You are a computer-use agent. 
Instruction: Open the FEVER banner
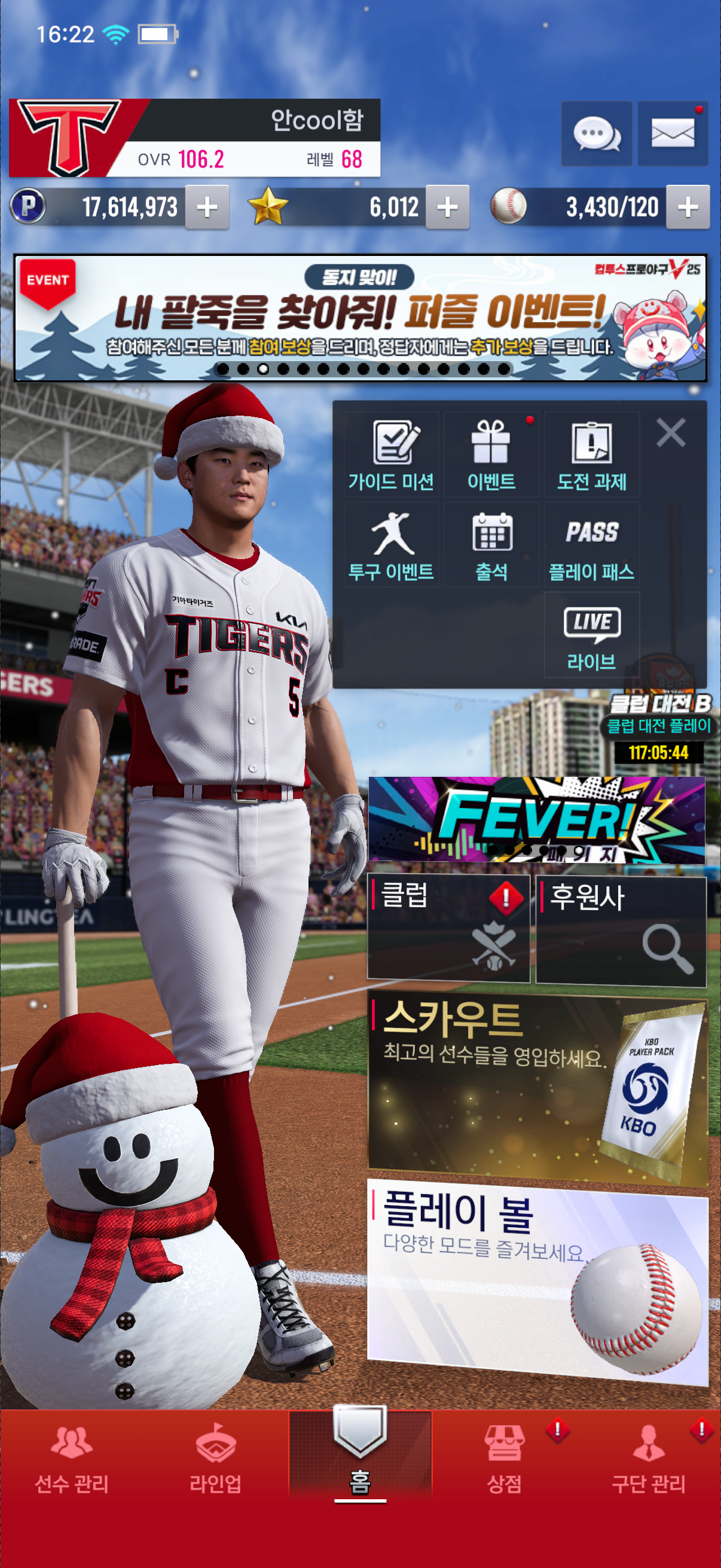(537, 819)
